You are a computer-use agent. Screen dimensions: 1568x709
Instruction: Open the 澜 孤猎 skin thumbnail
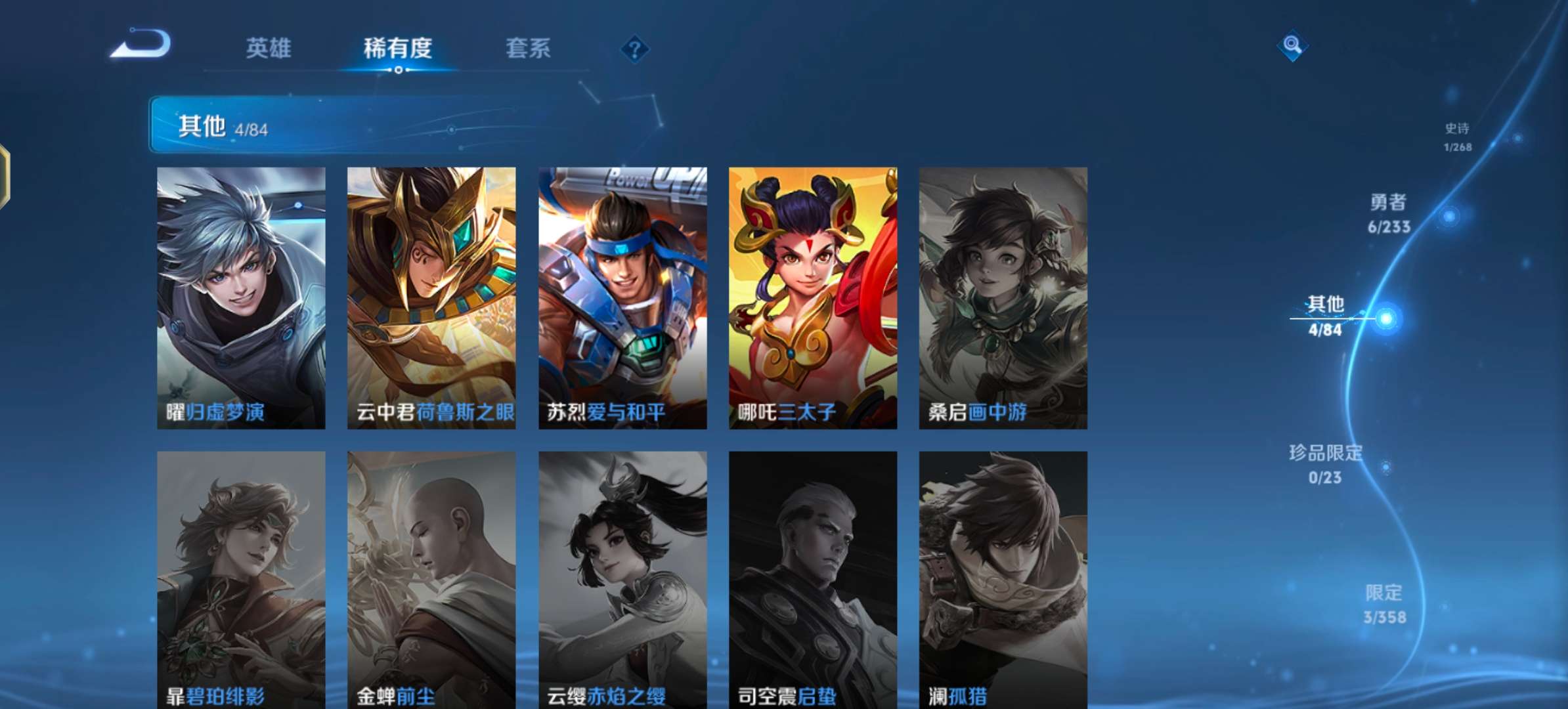pyautogui.click(x=1005, y=578)
